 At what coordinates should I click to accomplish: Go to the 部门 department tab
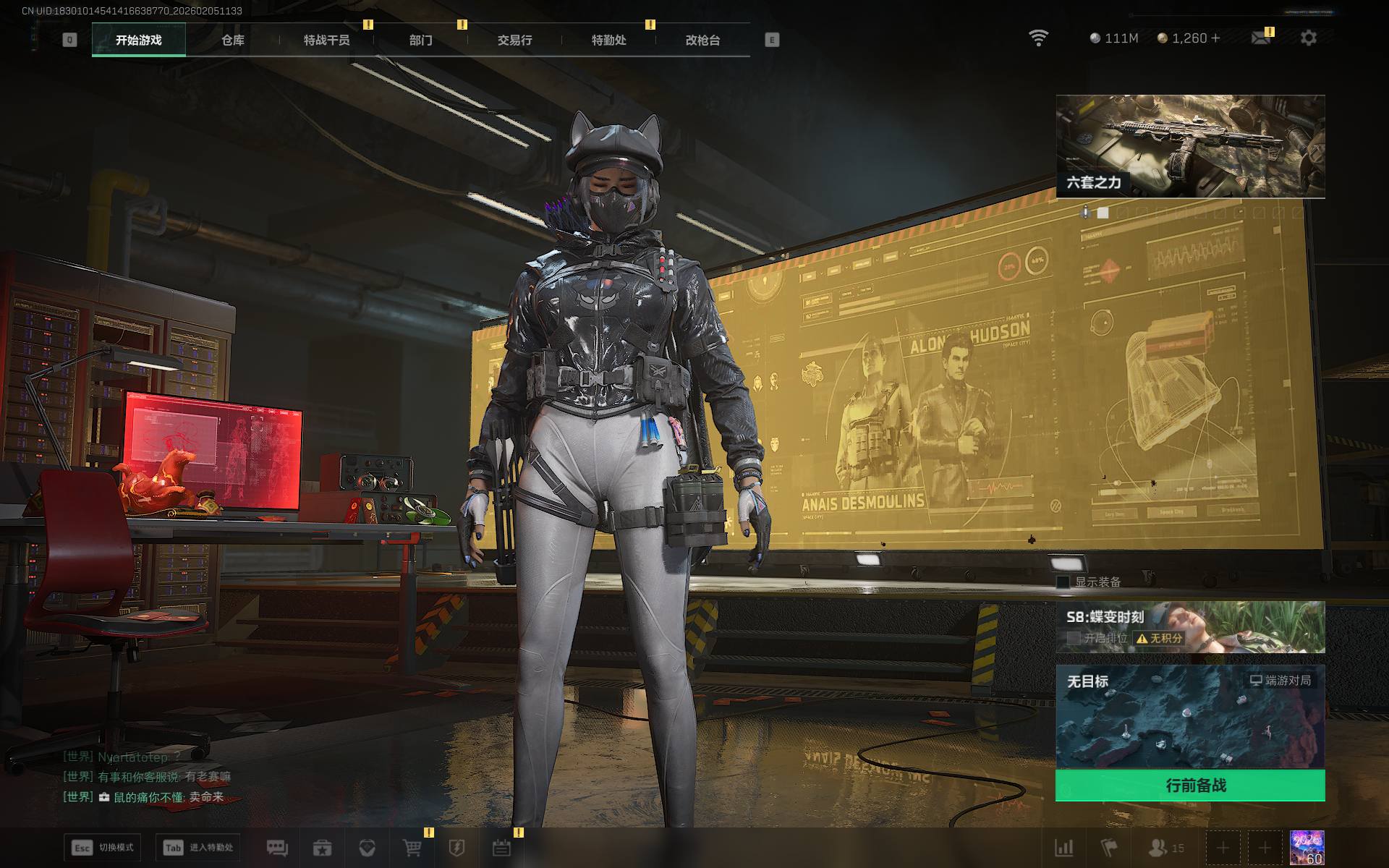tap(420, 40)
